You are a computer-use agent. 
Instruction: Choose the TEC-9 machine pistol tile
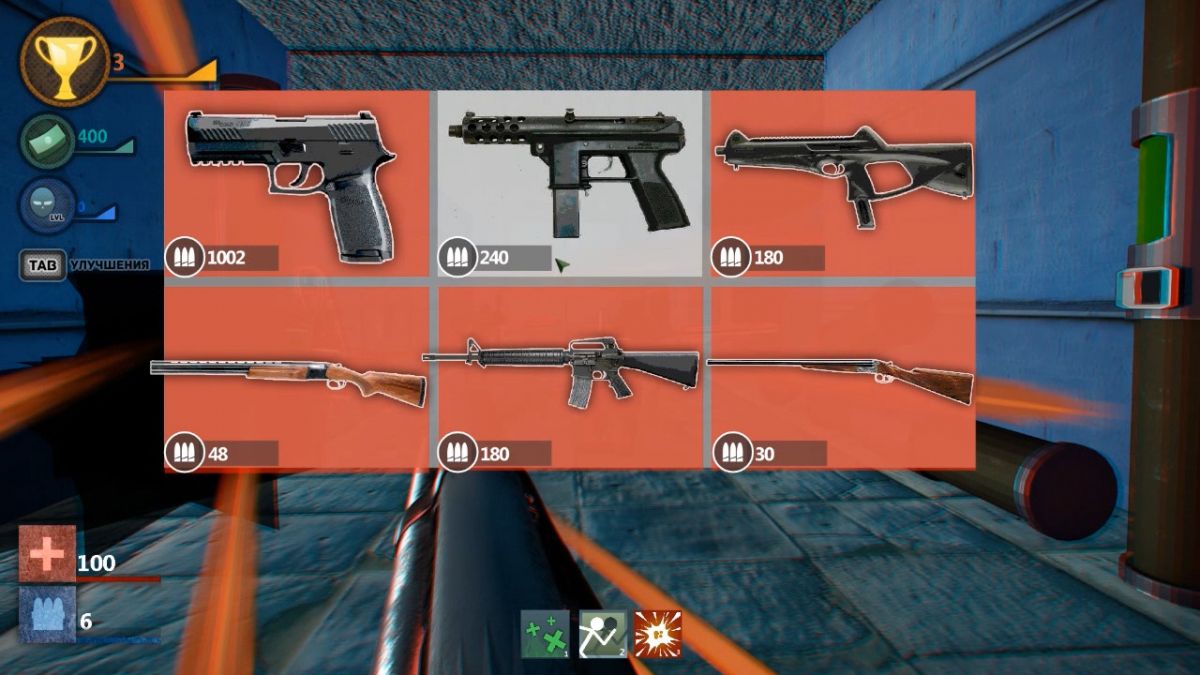[570, 183]
